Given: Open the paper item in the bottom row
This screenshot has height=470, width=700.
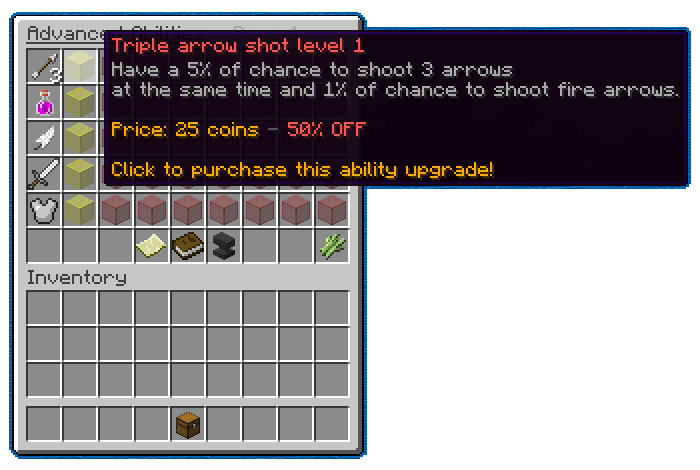Looking at the screenshot, I should (152, 246).
